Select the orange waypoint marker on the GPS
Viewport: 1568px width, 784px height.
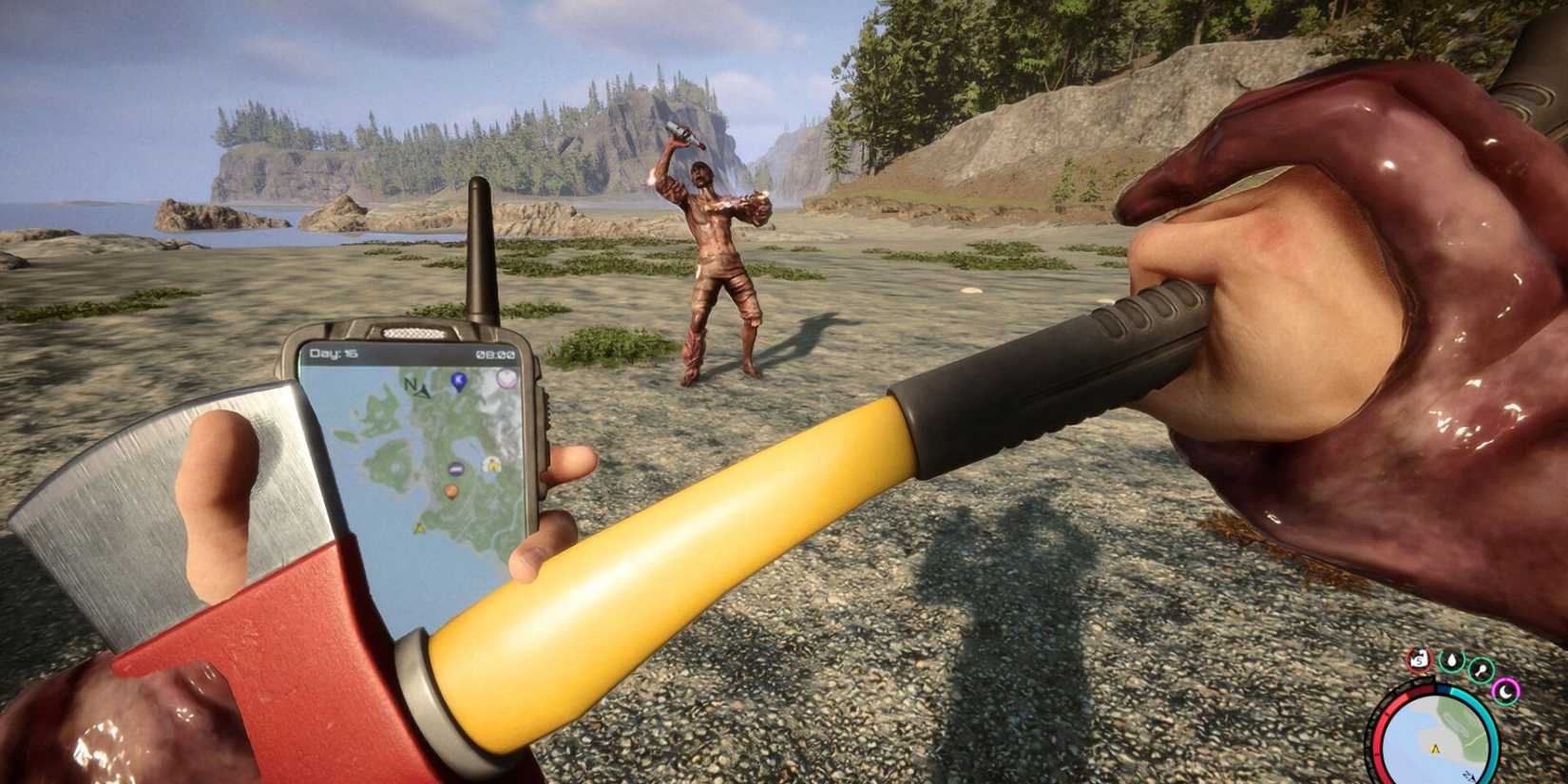pyautogui.click(x=451, y=490)
